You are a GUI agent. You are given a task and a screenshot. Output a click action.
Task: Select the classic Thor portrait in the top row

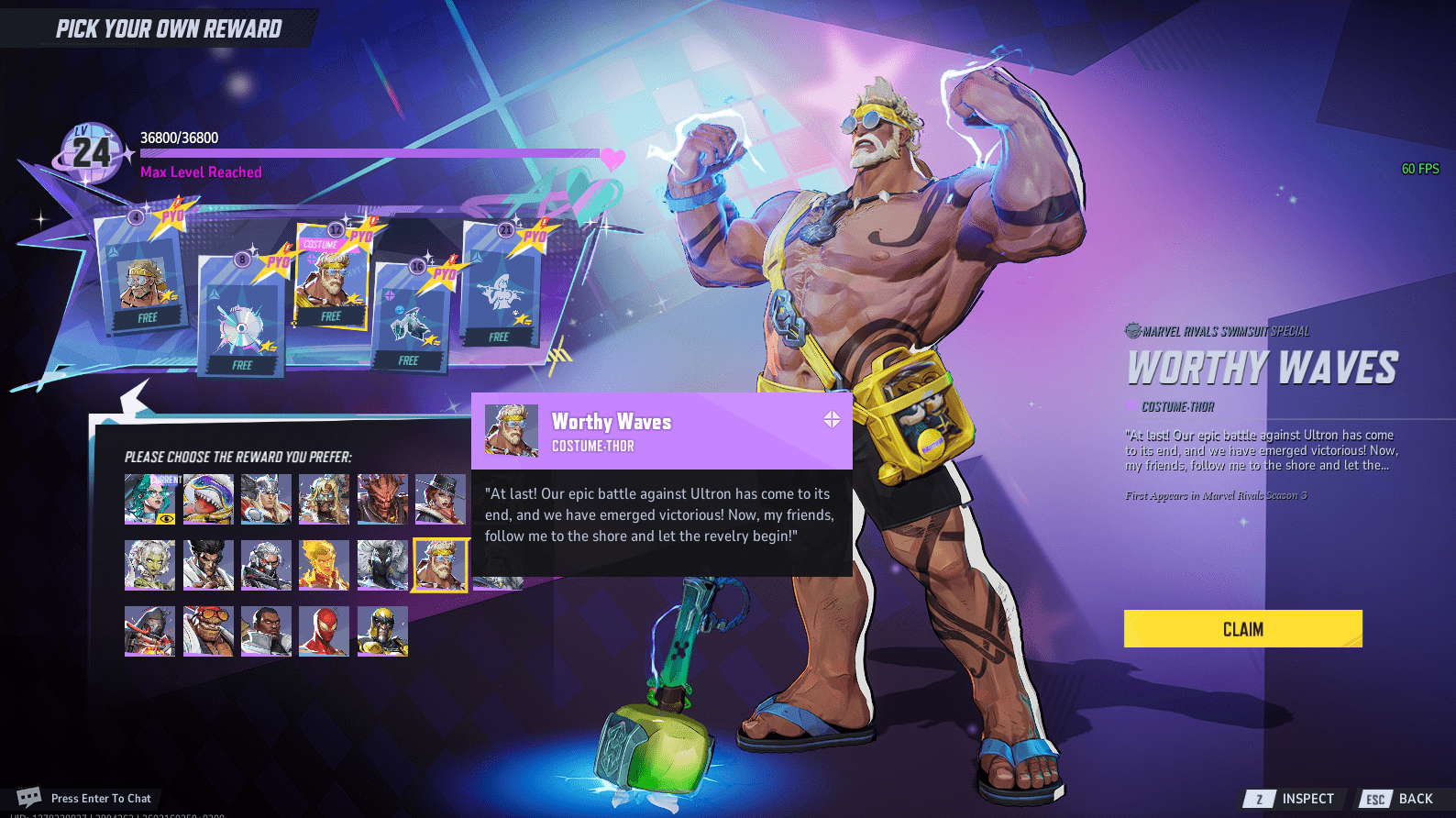click(266, 498)
